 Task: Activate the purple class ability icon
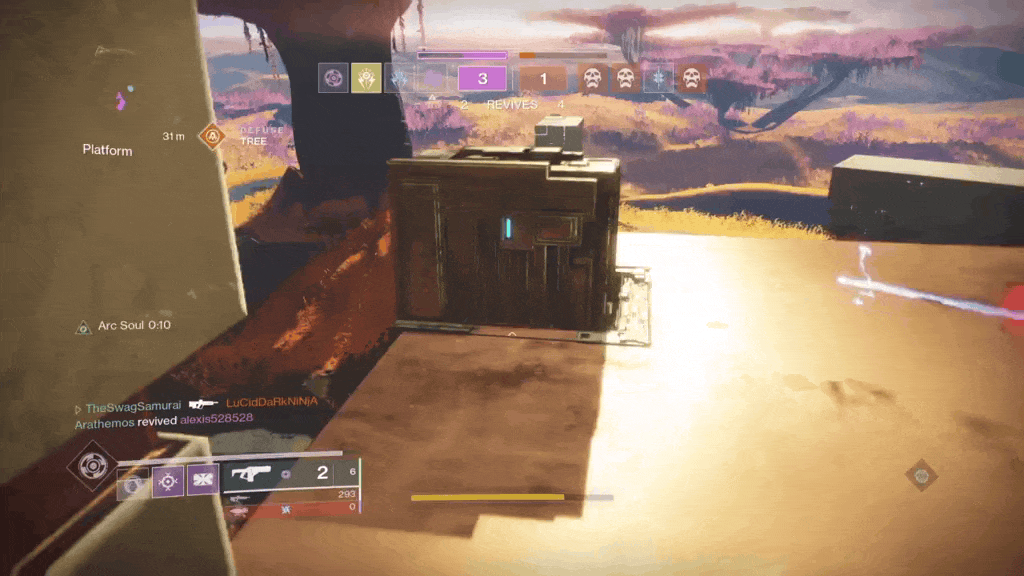[203, 482]
